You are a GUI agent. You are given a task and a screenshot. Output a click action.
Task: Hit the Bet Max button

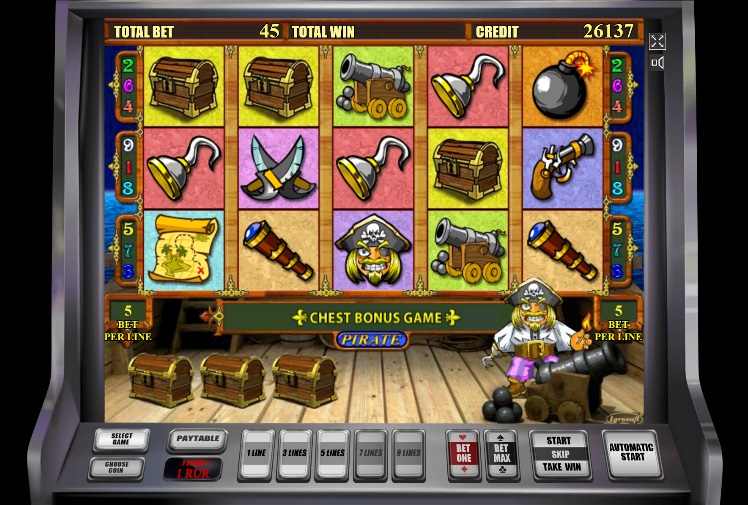coord(501,454)
